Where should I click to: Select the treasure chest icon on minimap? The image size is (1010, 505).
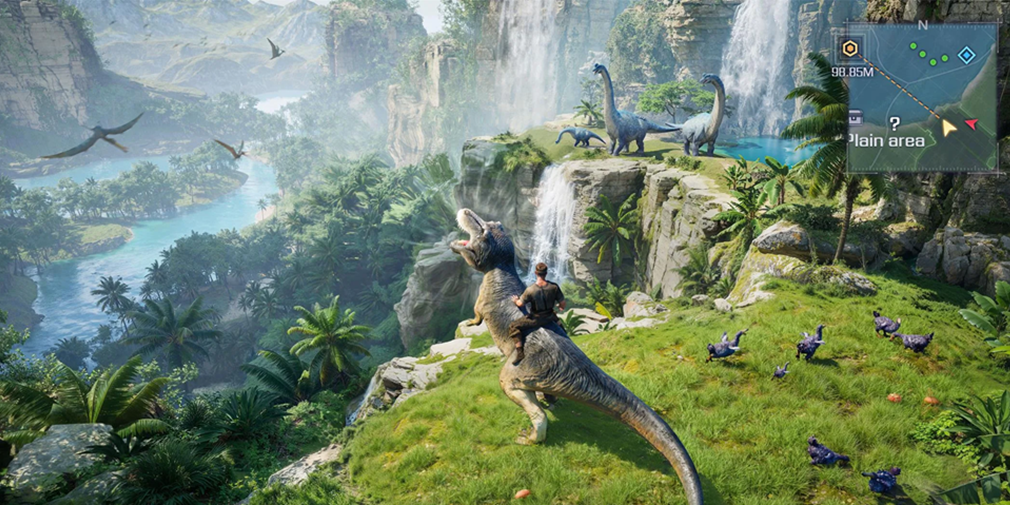[856, 118]
